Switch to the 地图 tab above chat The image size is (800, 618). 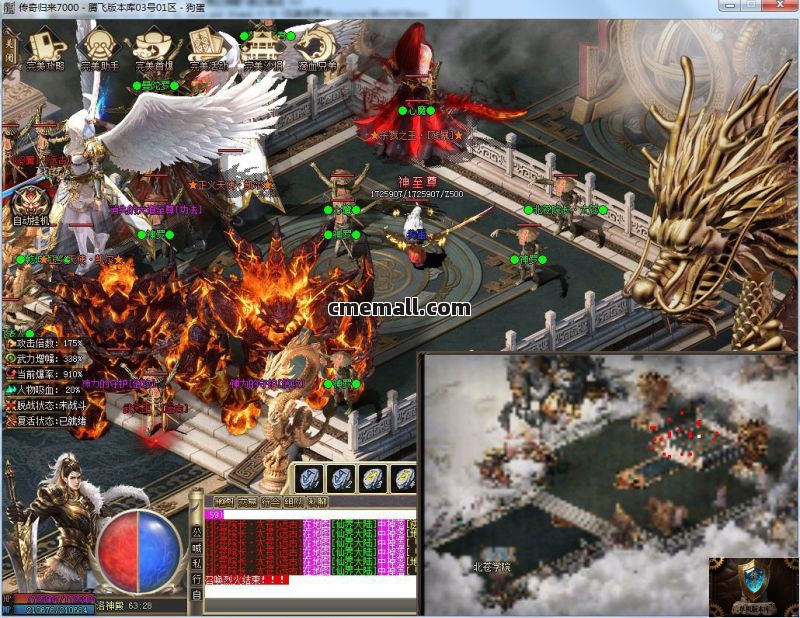[224, 502]
